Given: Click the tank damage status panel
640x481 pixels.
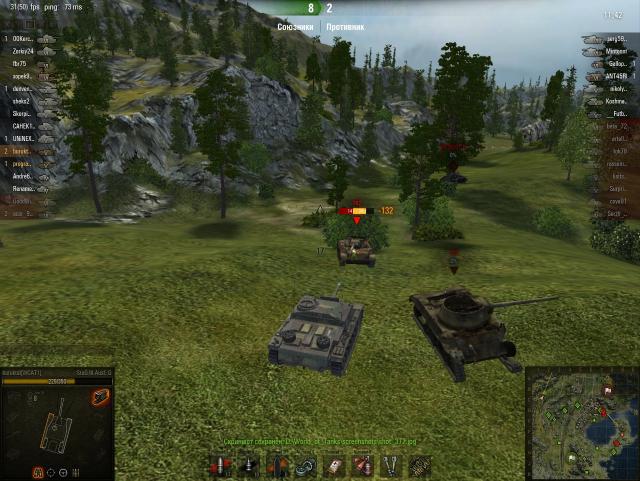Looking at the screenshot, I should [57, 422].
